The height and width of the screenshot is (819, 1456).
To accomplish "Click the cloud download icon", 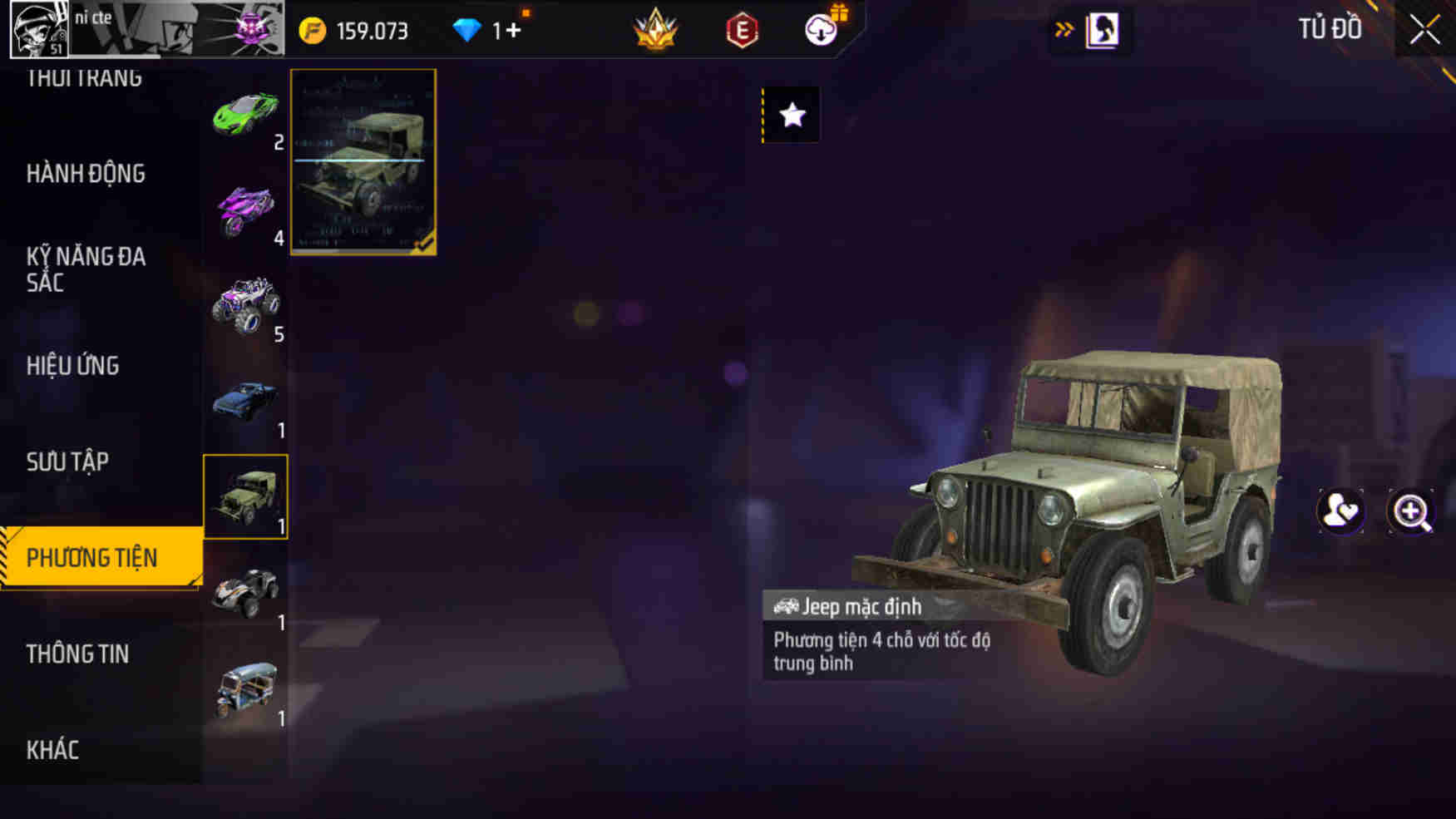I will (x=820, y=32).
